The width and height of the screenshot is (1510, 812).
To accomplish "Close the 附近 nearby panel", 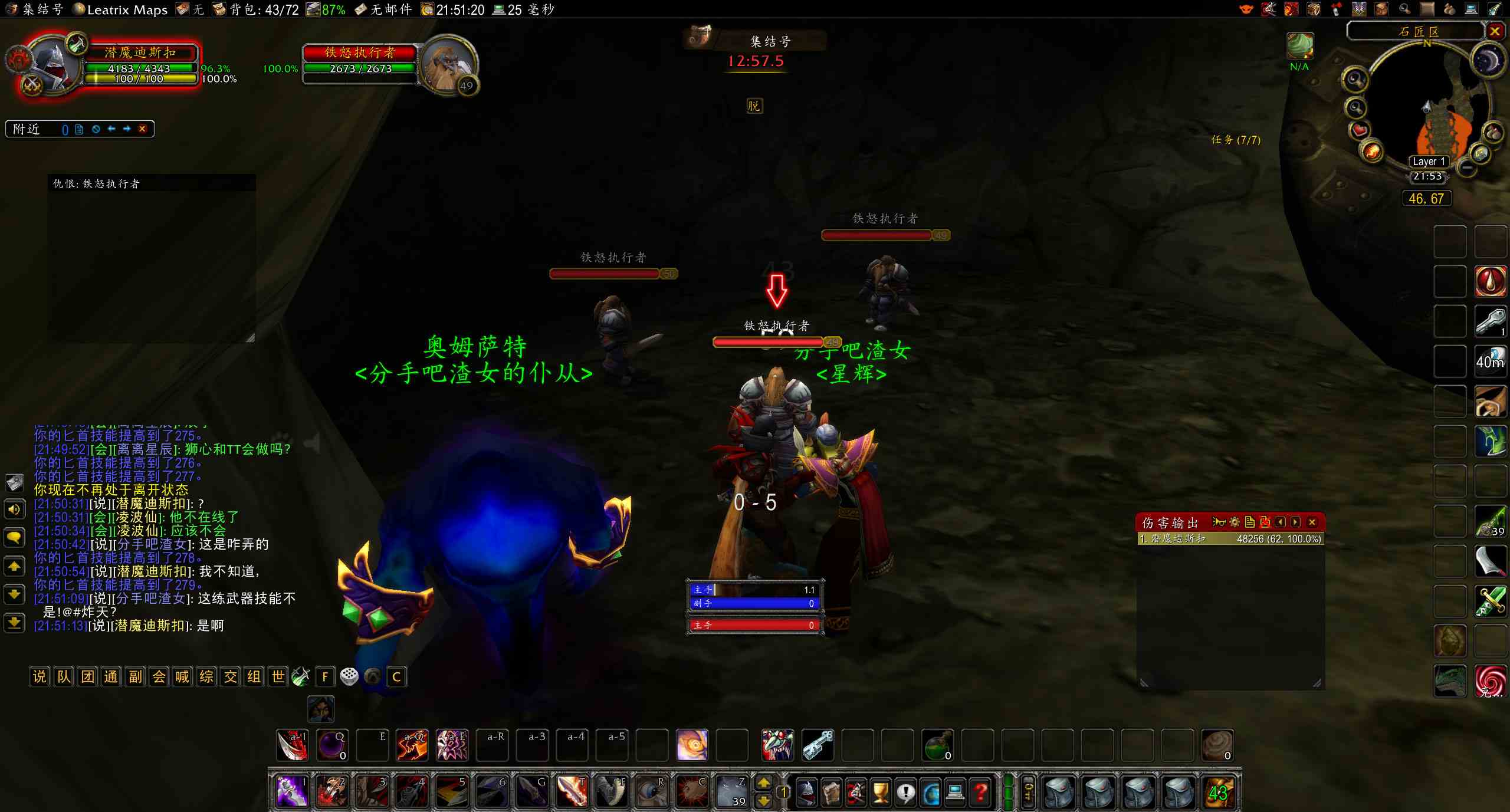I will point(142,129).
